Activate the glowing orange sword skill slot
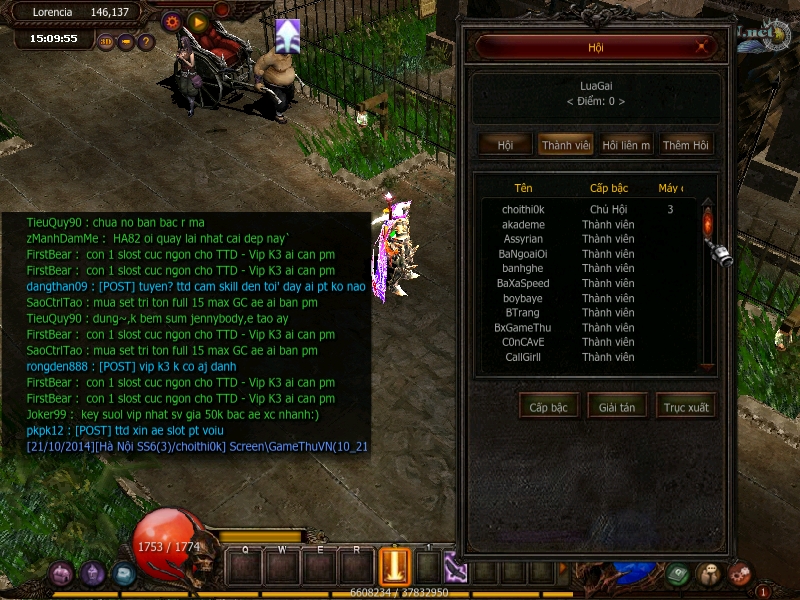Image resolution: width=800 pixels, height=600 pixels. [x=395, y=566]
